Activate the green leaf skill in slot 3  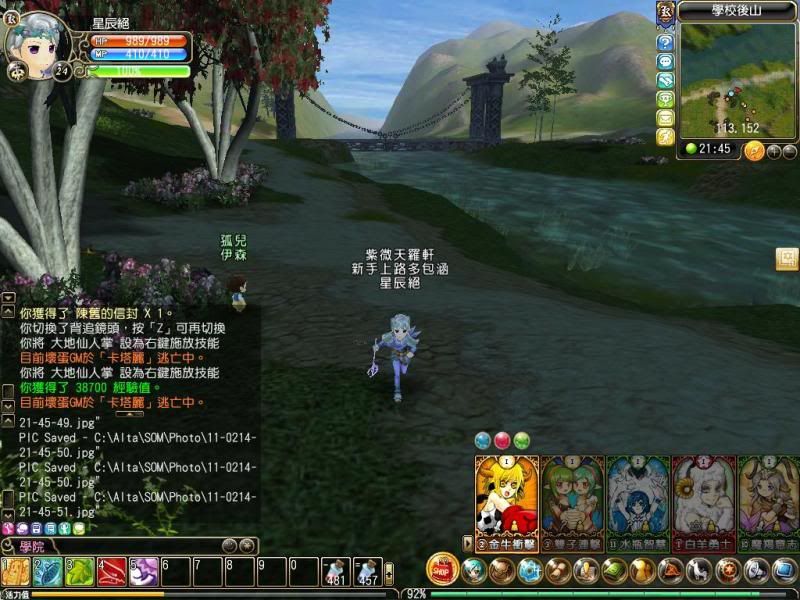(79, 572)
